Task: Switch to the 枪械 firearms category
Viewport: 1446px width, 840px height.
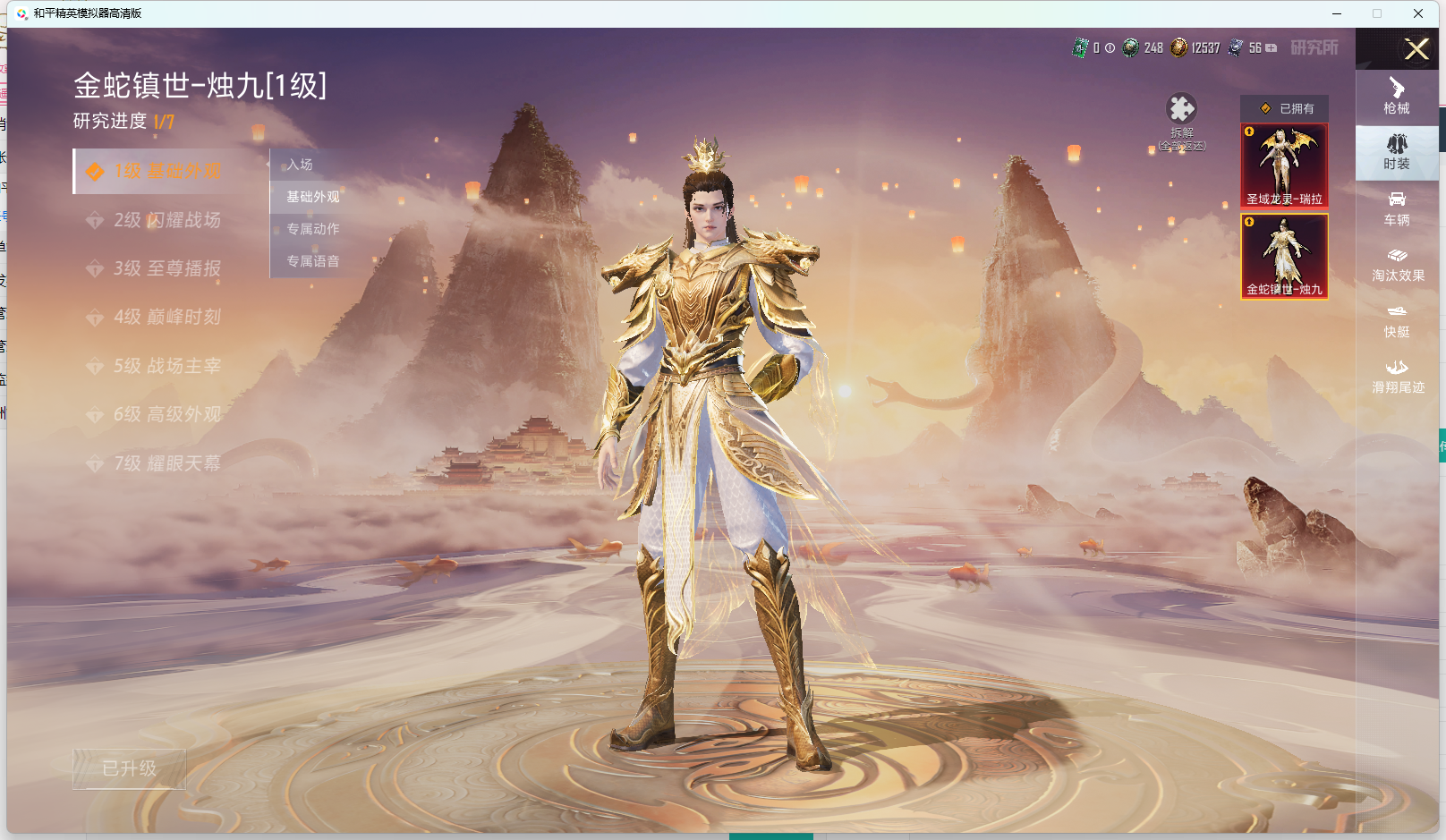Action: [1397, 96]
